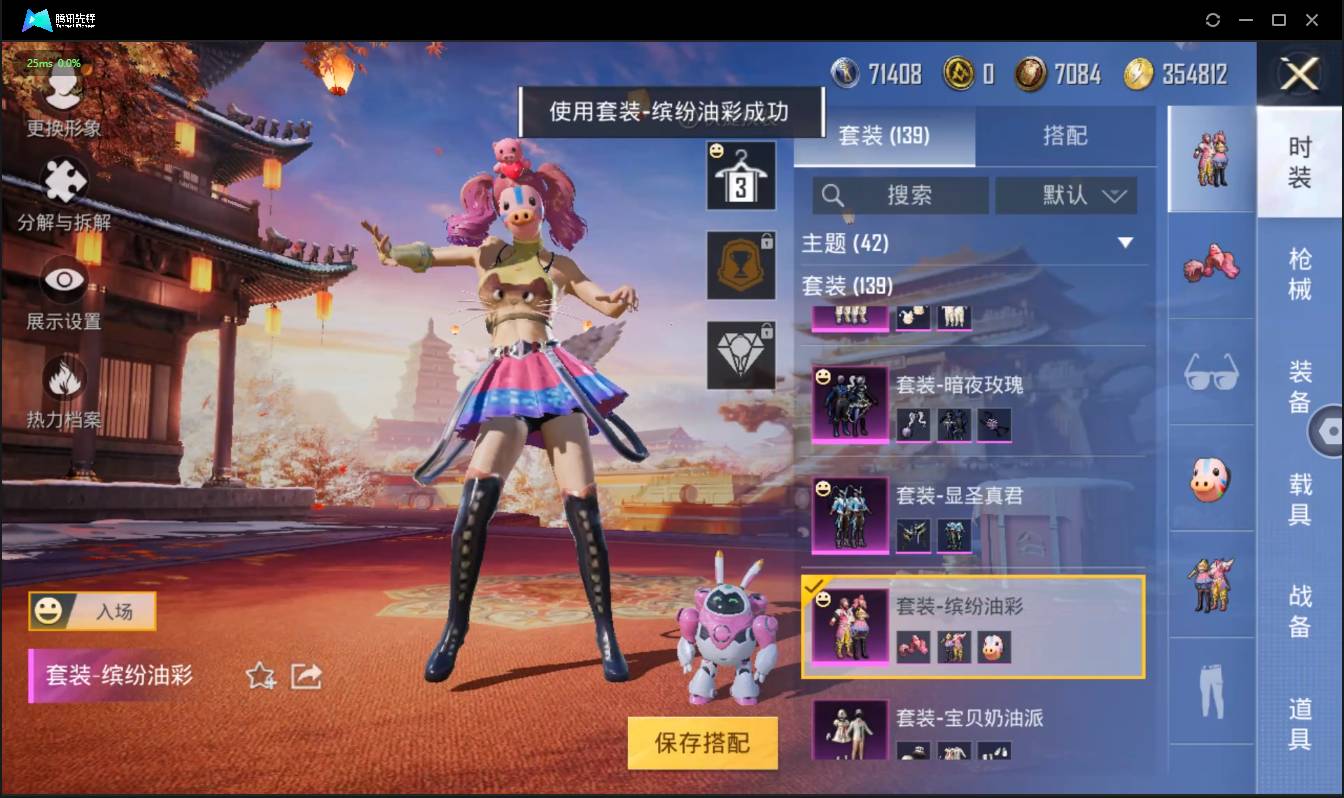1344x798 pixels.
Task: Switch to the 搭配 tab
Action: point(1067,135)
